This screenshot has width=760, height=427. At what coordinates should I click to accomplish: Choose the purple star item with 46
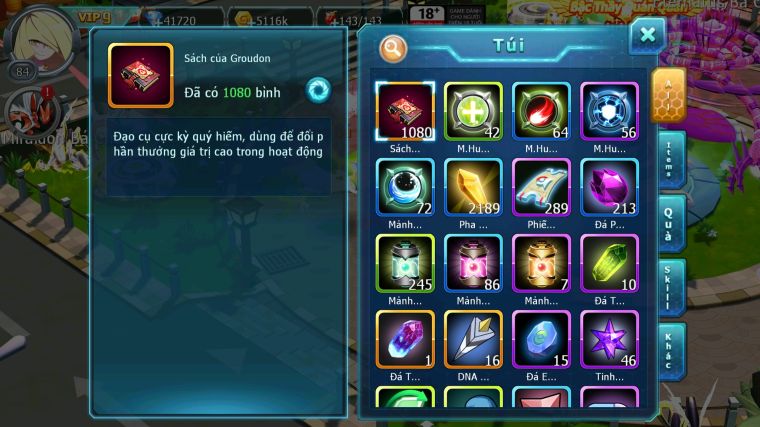point(609,339)
